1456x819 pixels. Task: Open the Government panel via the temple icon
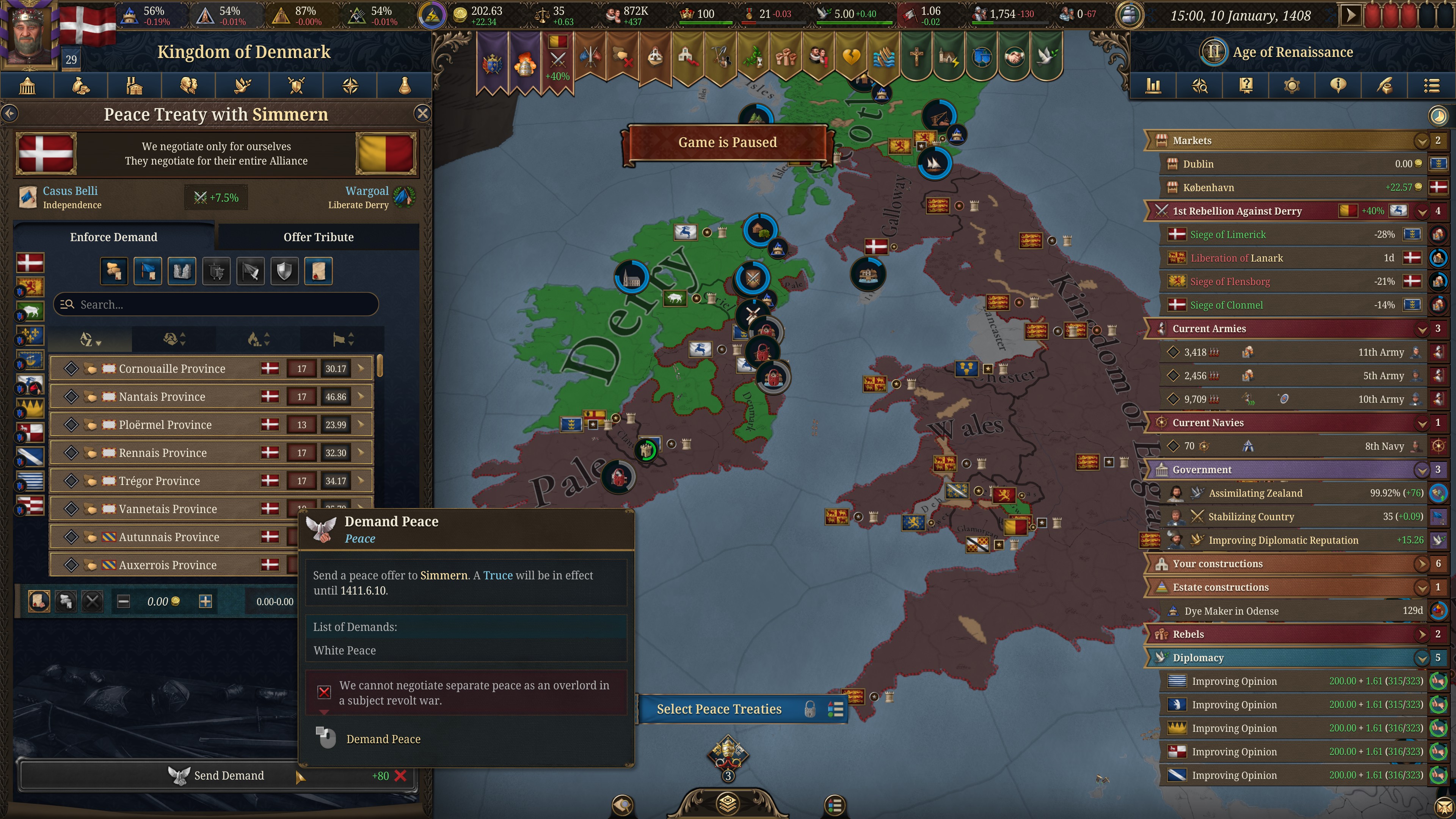27,86
